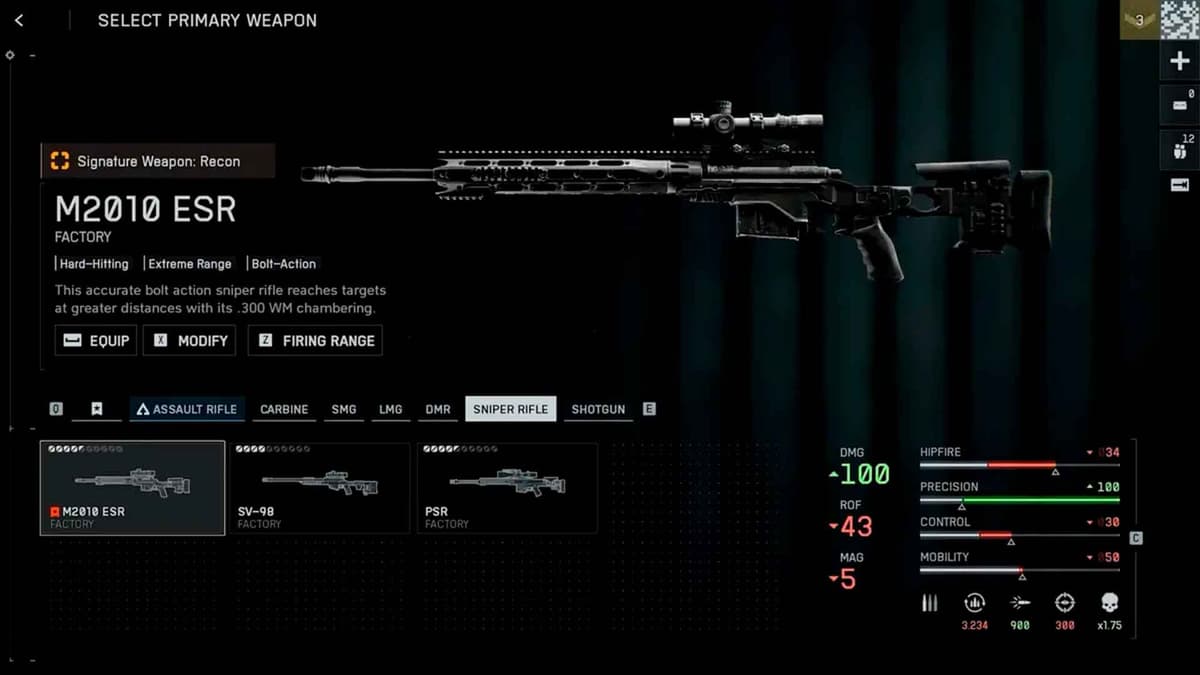This screenshot has height=675, width=1200.
Task: Click the rank badge showing 3
Action: tap(1138, 20)
